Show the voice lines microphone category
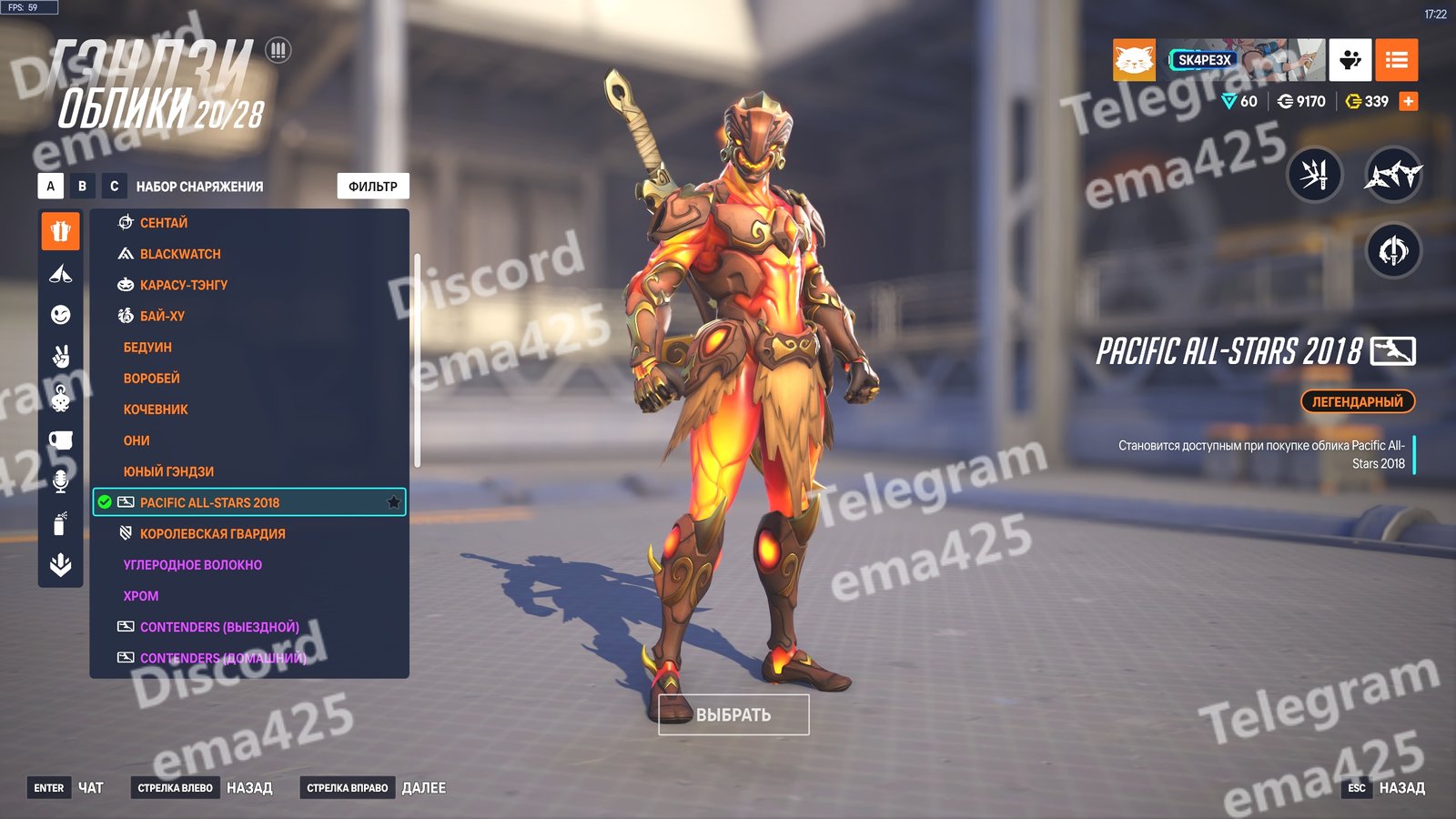Image resolution: width=1456 pixels, height=819 pixels. pyautogui.click(x=60, y=481)
